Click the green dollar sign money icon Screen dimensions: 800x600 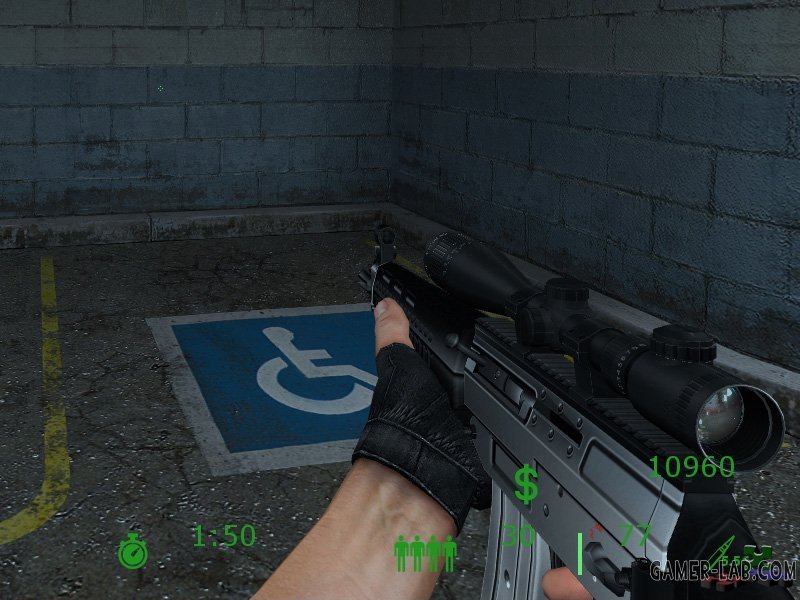[526, 484]
